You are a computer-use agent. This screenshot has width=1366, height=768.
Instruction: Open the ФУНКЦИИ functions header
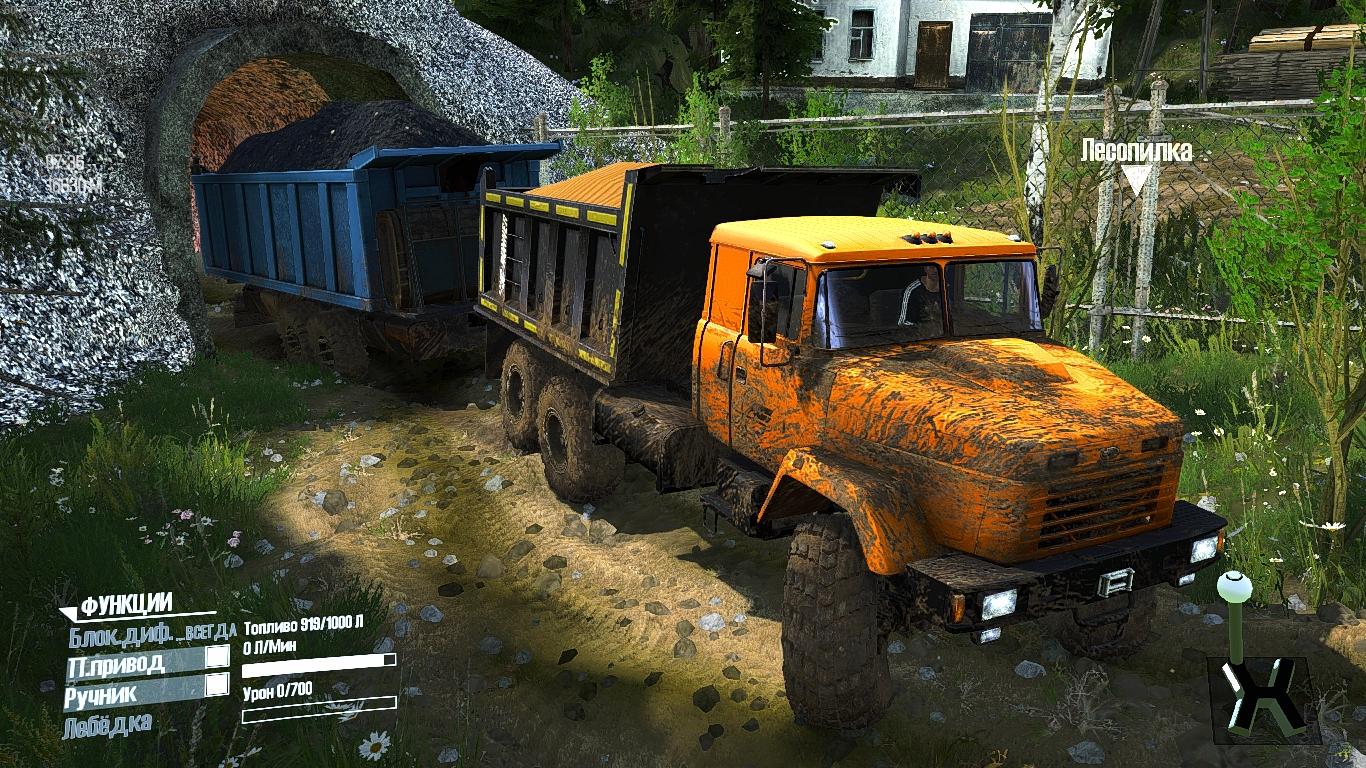tap(126, 604)
